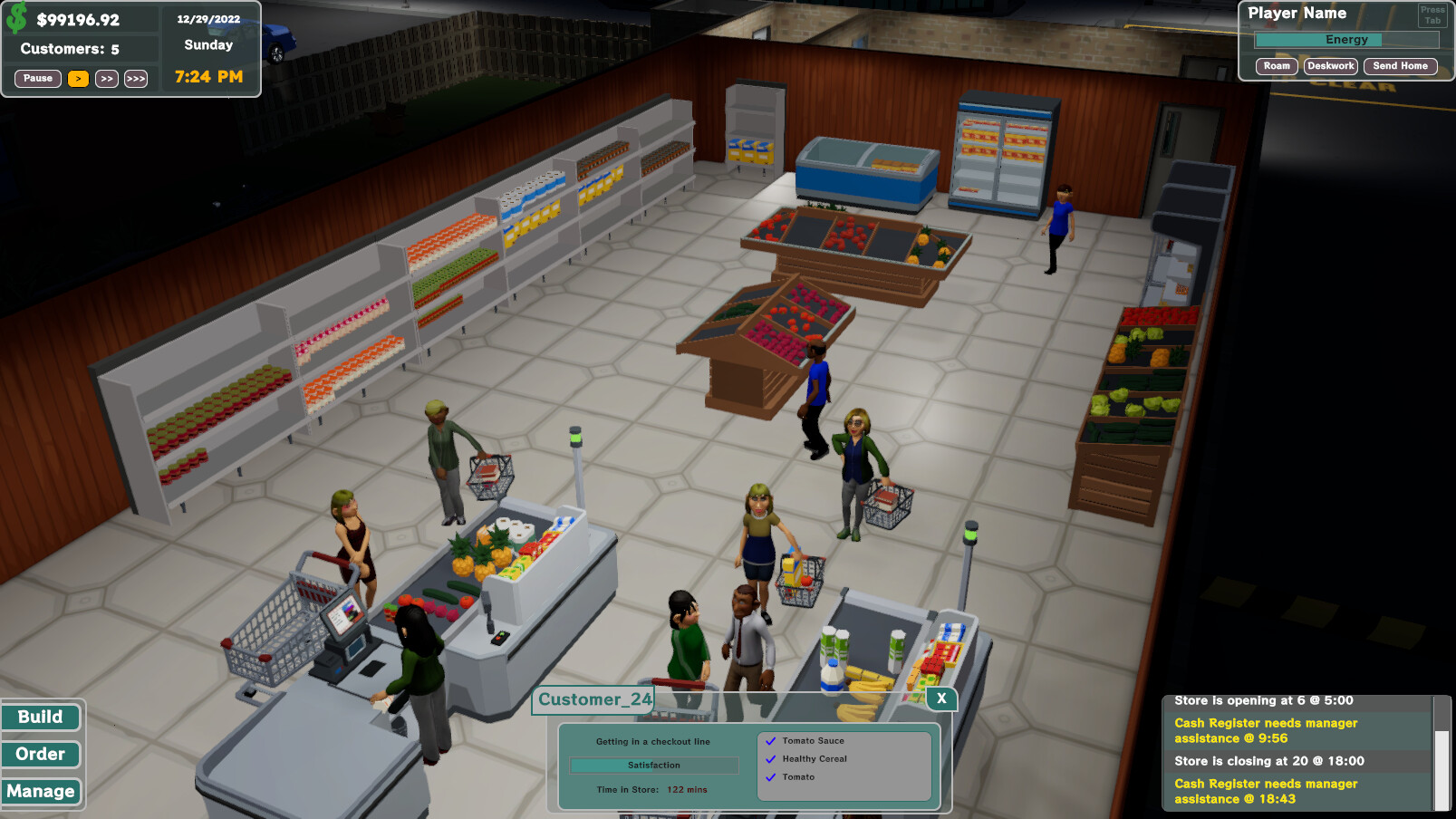Click the Send Home button
1456x819 pixels.
click(x=1400, y=65)
